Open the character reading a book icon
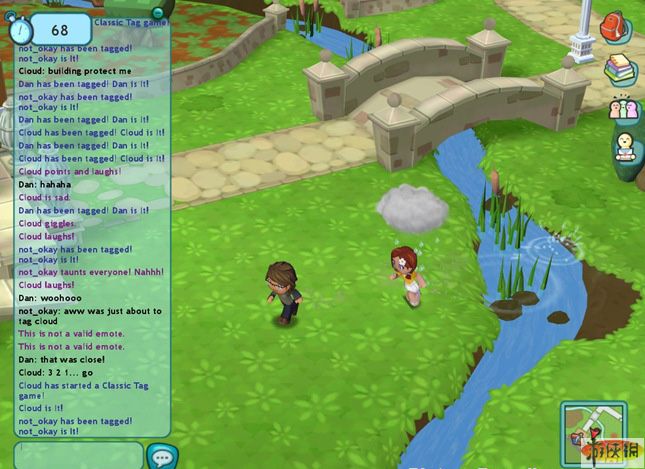The width and height of the screenshot is (645, 469). pos(625,147)
